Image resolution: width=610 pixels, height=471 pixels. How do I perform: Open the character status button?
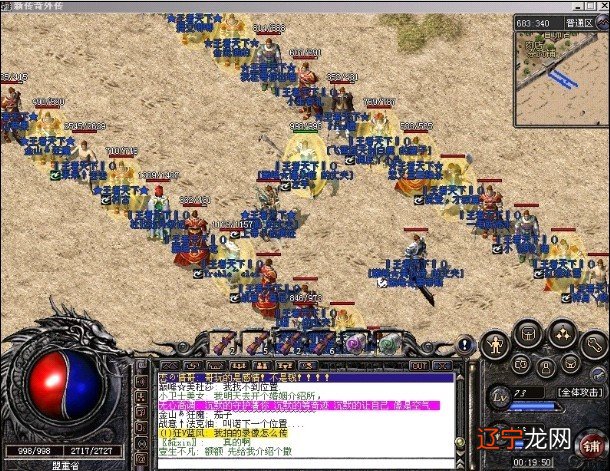coord(496,345)
